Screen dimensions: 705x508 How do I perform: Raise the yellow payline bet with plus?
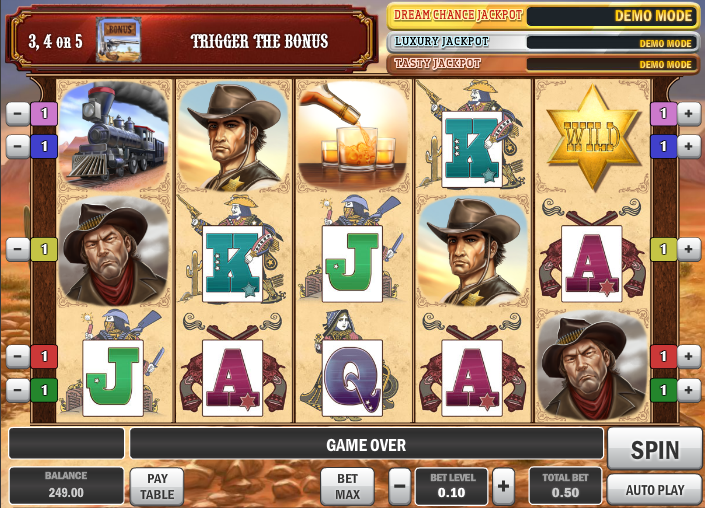(688, 248)
